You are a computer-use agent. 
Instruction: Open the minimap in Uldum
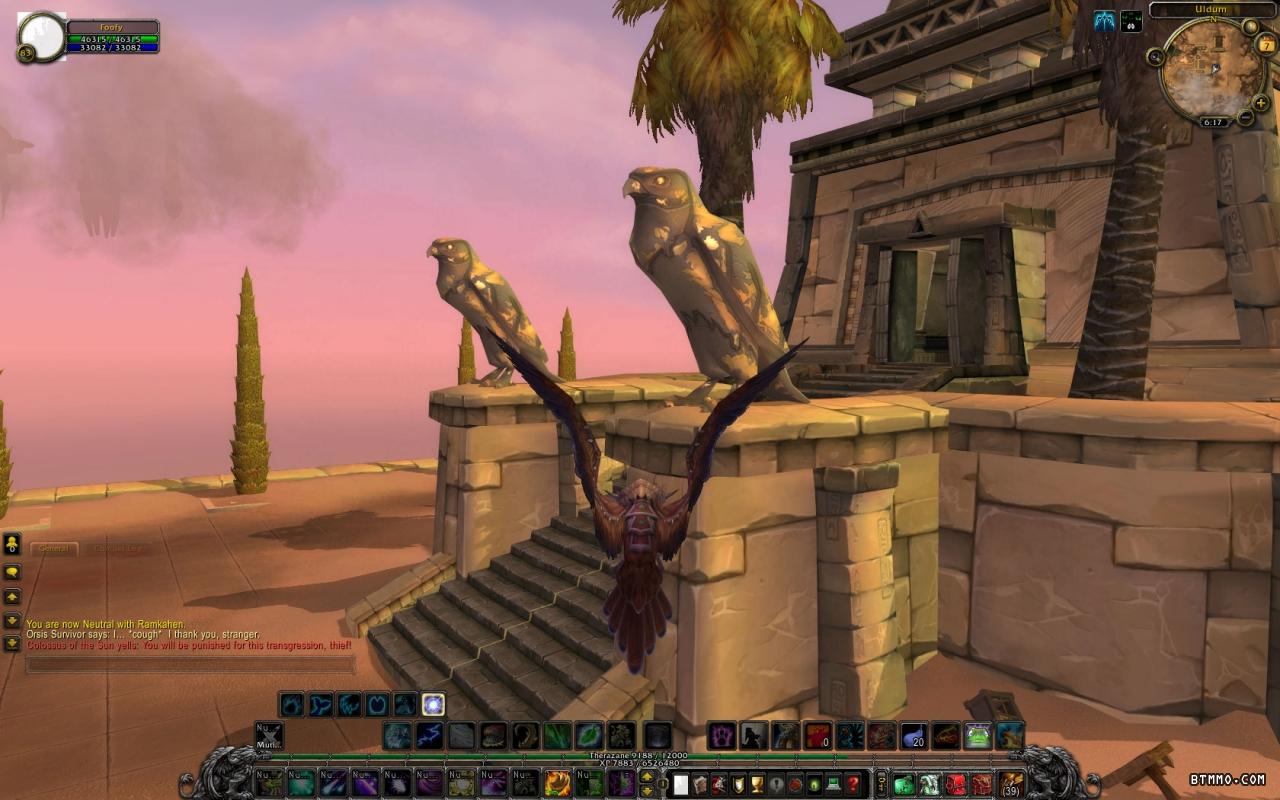[1211, 72]
